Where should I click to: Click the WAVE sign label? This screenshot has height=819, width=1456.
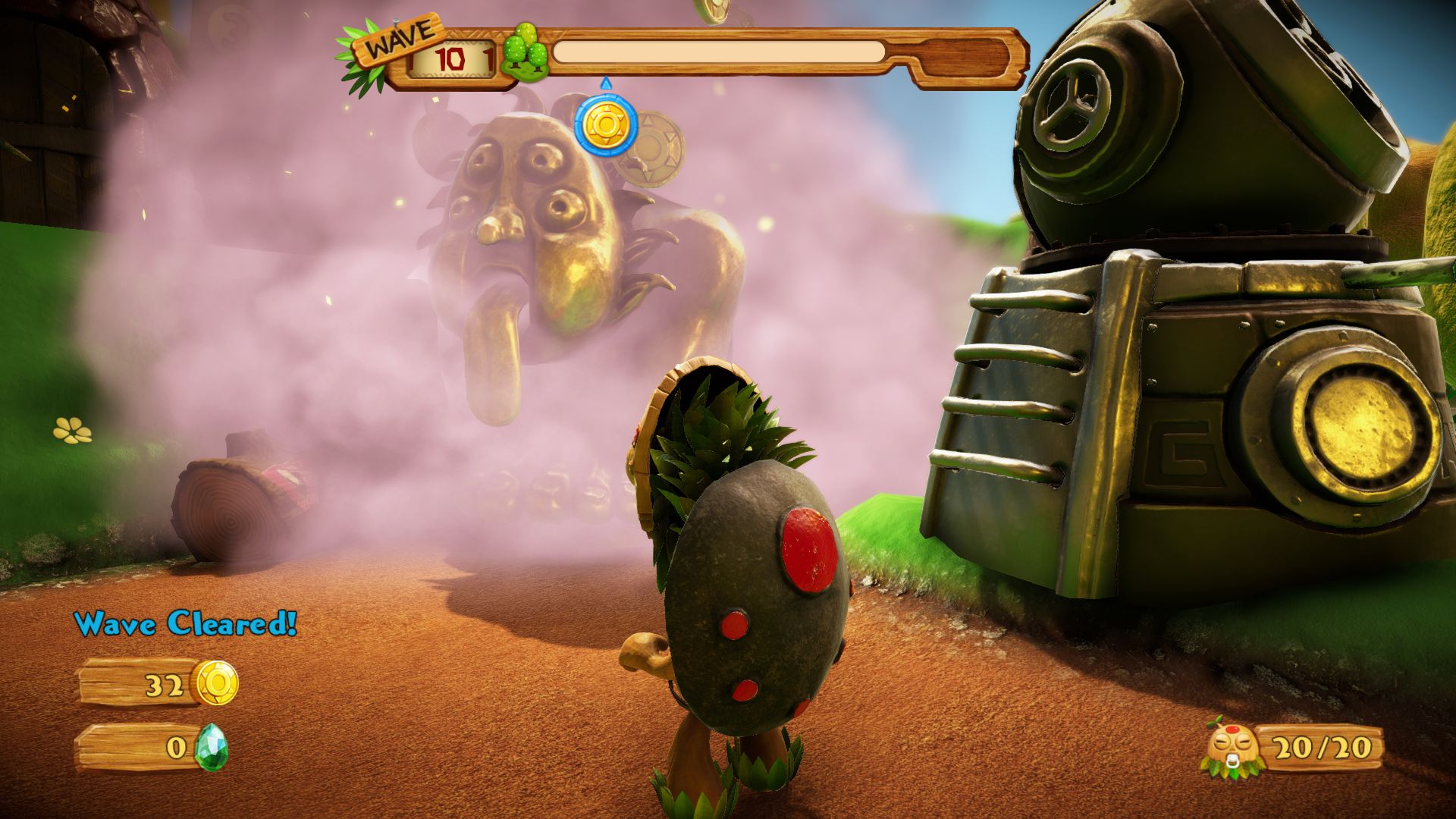400,39
